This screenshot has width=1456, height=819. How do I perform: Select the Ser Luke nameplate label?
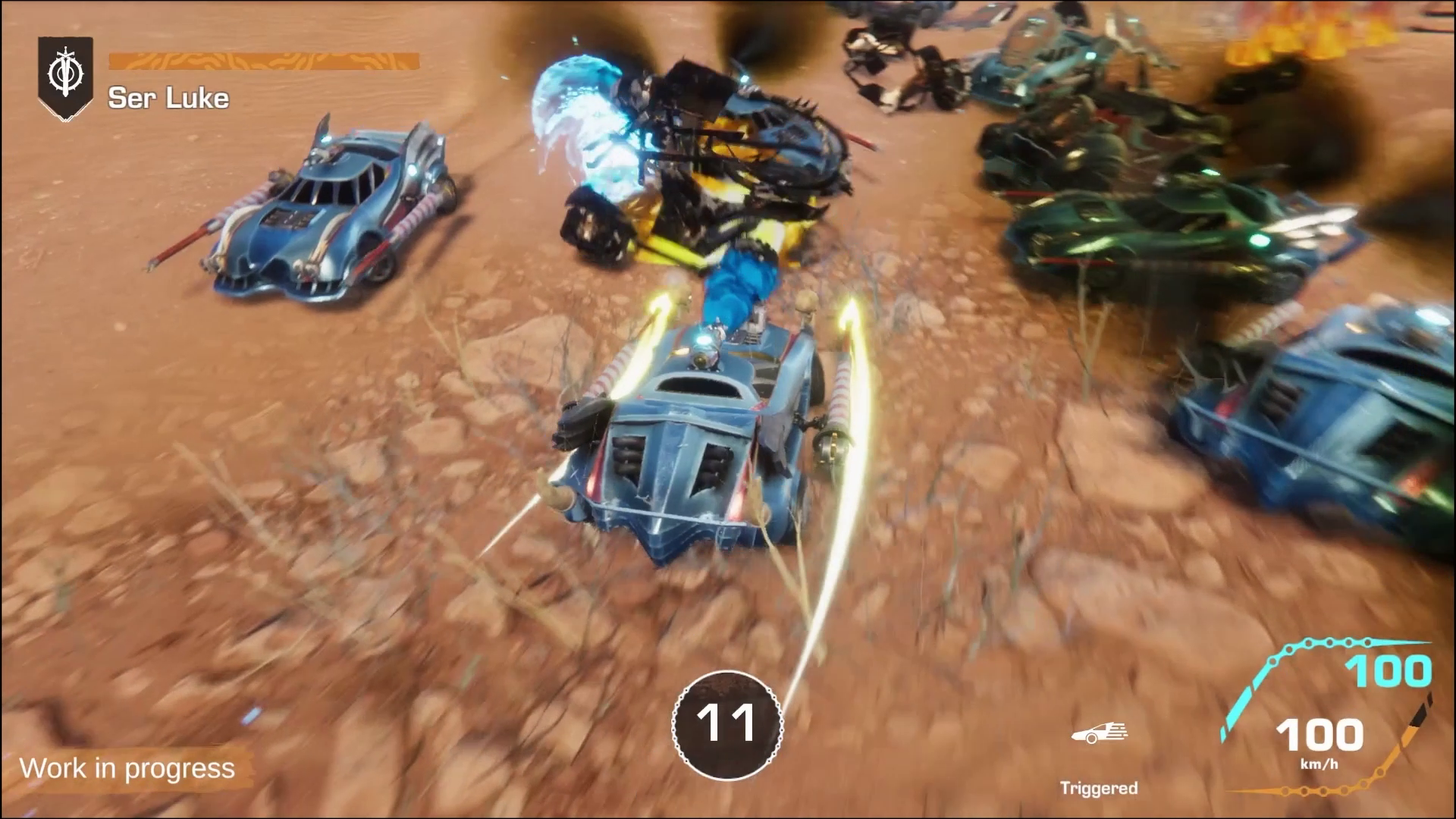click(168, 97)
